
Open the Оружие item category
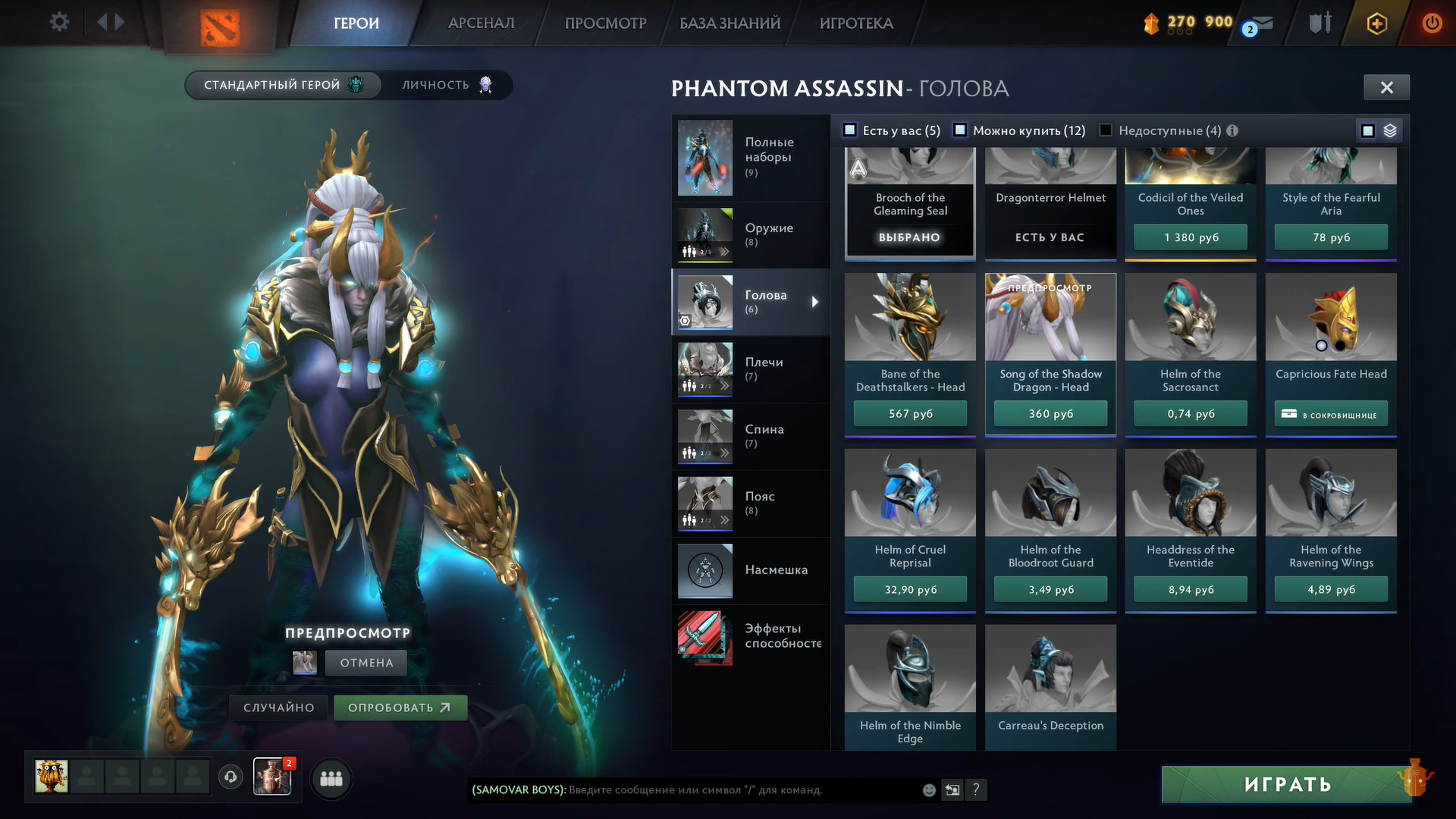tap(750, 235)
